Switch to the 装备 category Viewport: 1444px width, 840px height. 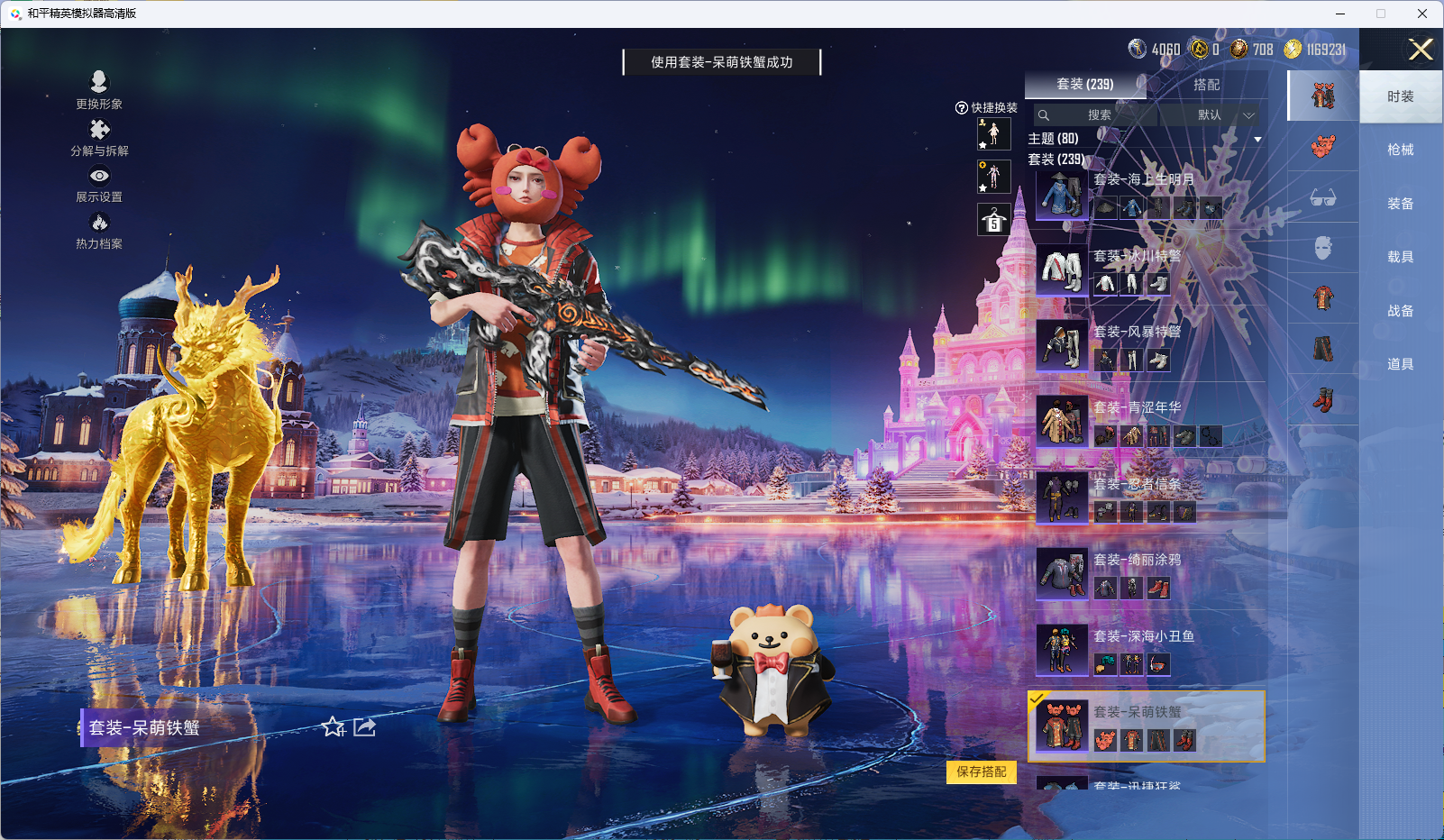1400,204
